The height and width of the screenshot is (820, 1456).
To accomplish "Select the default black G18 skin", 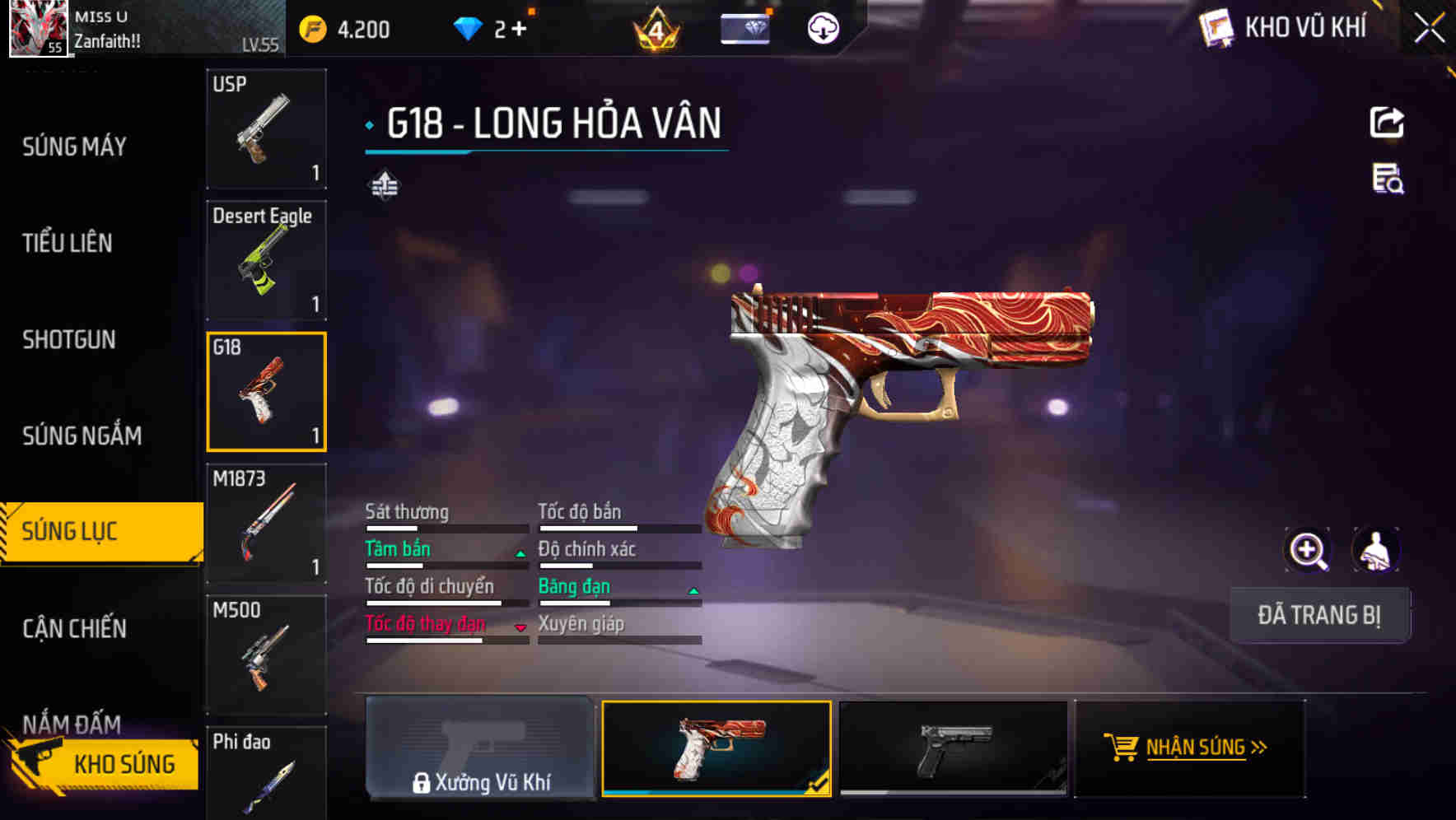I will click(x=953, y=748).
